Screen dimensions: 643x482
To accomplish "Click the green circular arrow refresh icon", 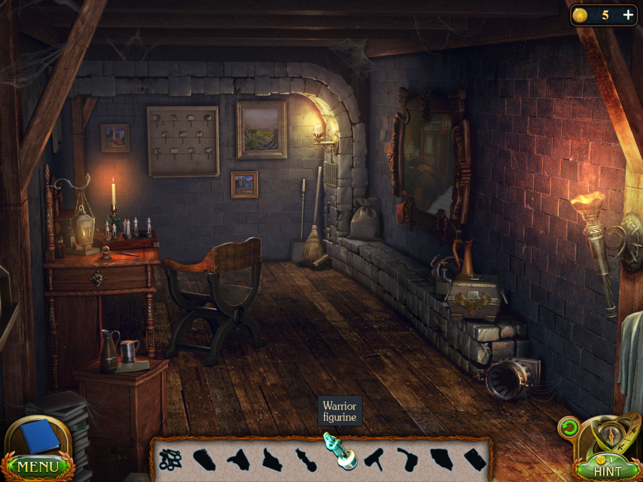I will click(570, 428).
